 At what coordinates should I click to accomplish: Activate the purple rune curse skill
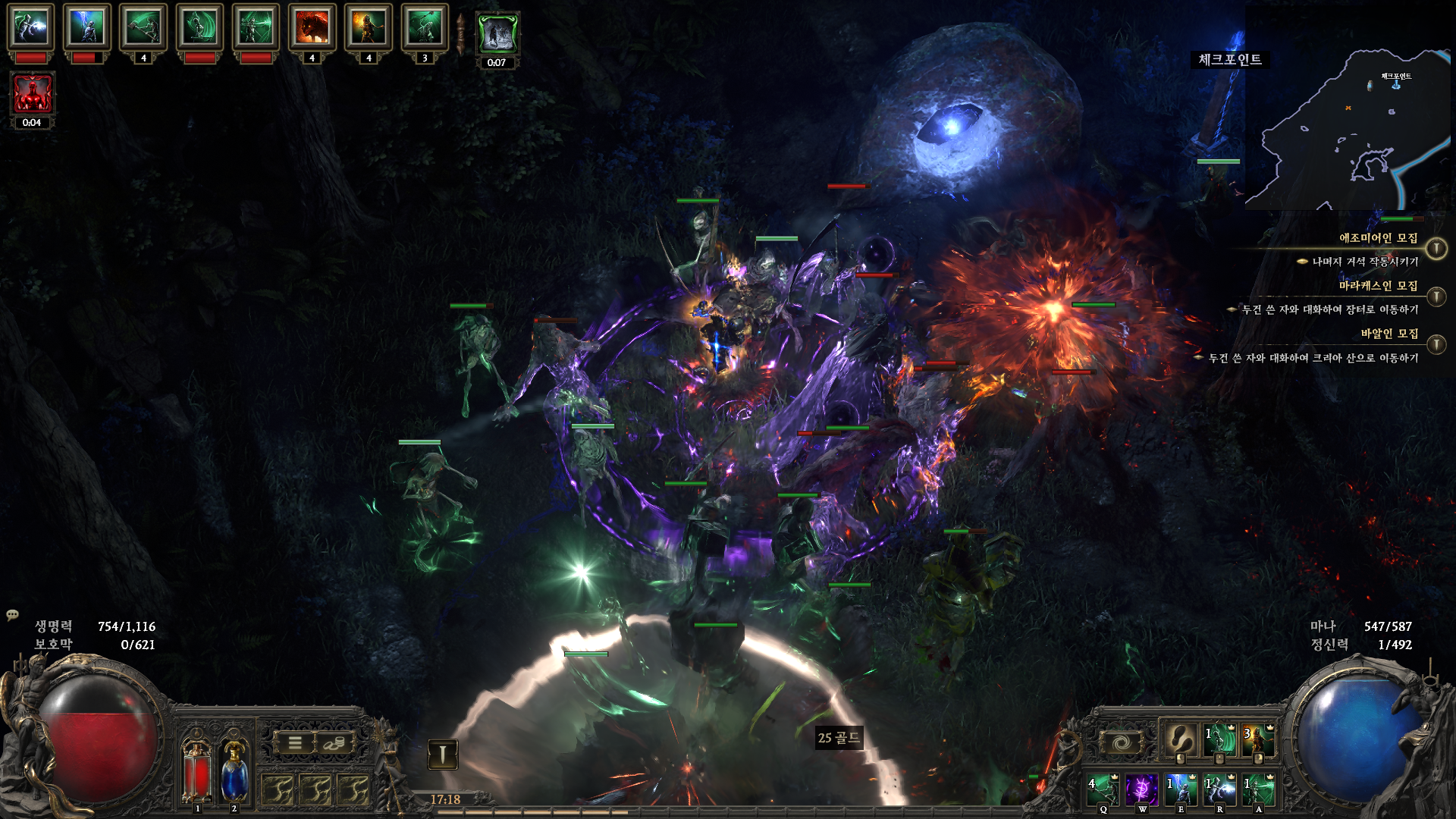1141,789
